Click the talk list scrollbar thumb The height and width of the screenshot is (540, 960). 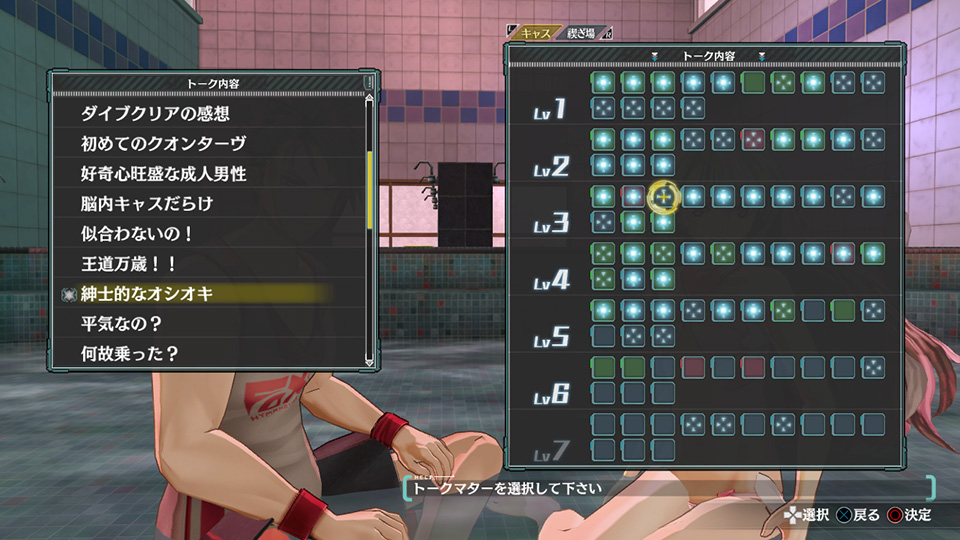point(369,189)
